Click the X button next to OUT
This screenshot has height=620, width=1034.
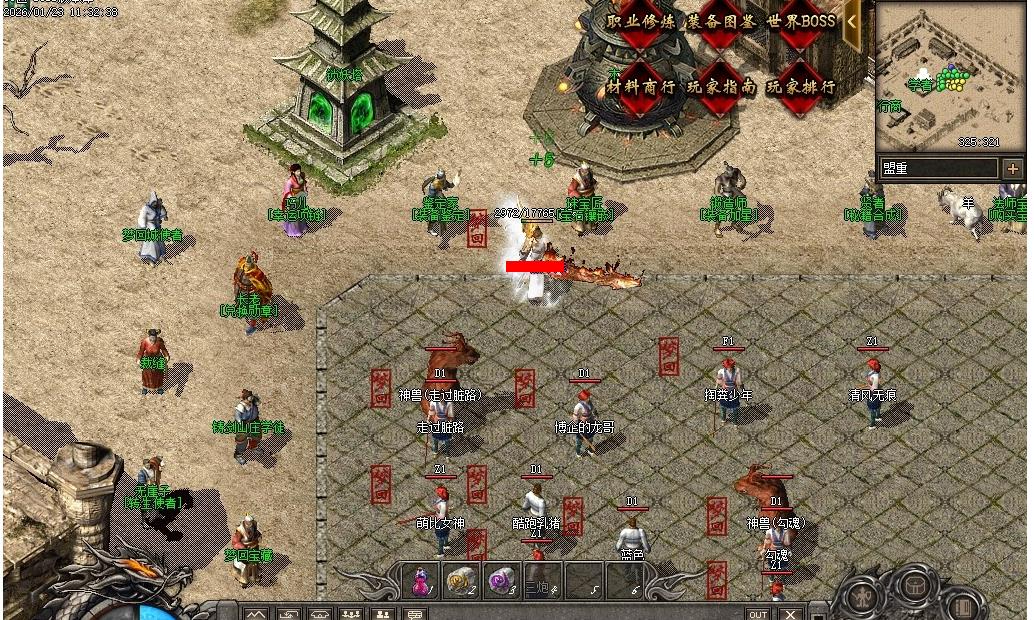pyautogui.click(x=791, y=614)
